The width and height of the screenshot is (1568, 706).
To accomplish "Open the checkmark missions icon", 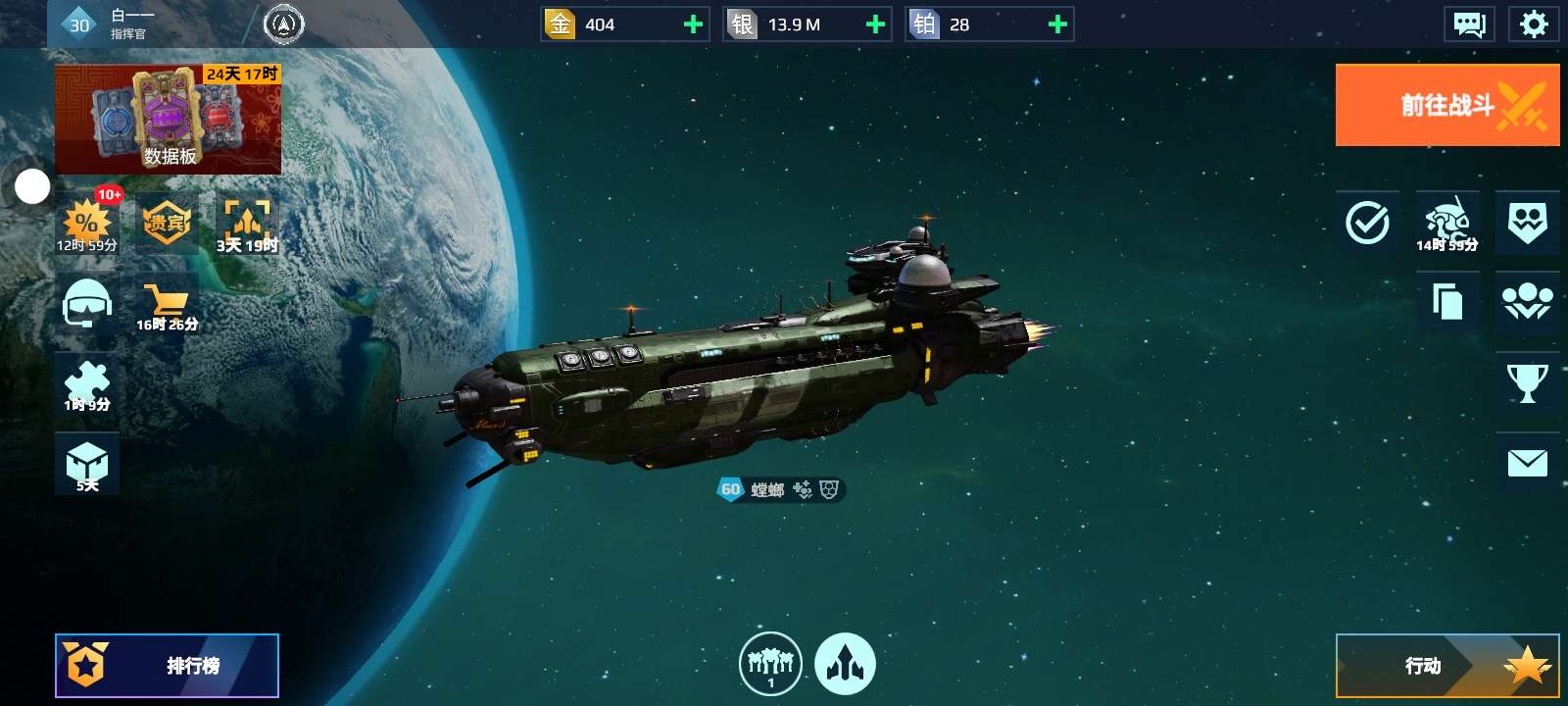I will [1367, 223].
